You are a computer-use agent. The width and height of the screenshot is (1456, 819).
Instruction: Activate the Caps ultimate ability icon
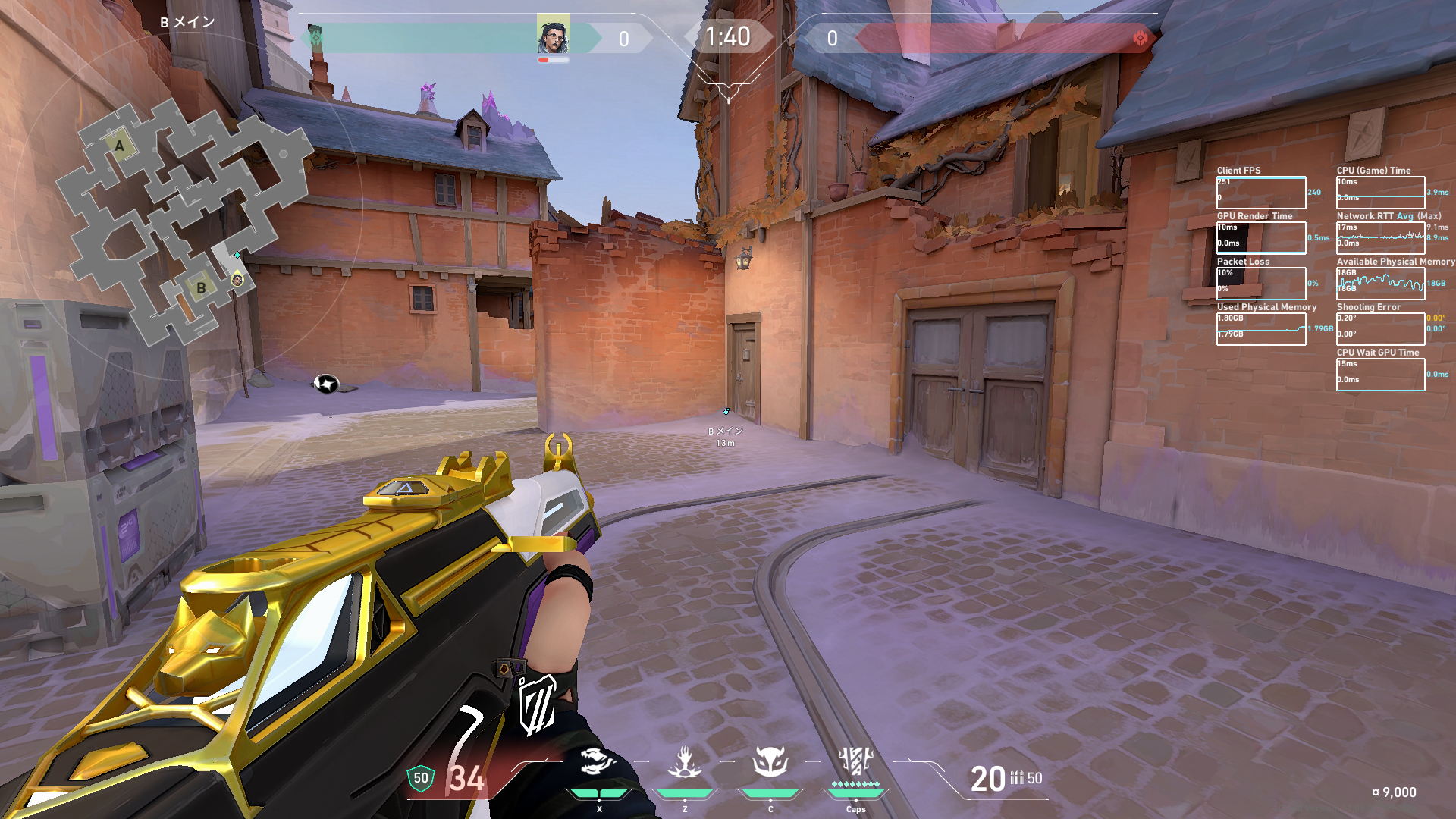(855, 762)
